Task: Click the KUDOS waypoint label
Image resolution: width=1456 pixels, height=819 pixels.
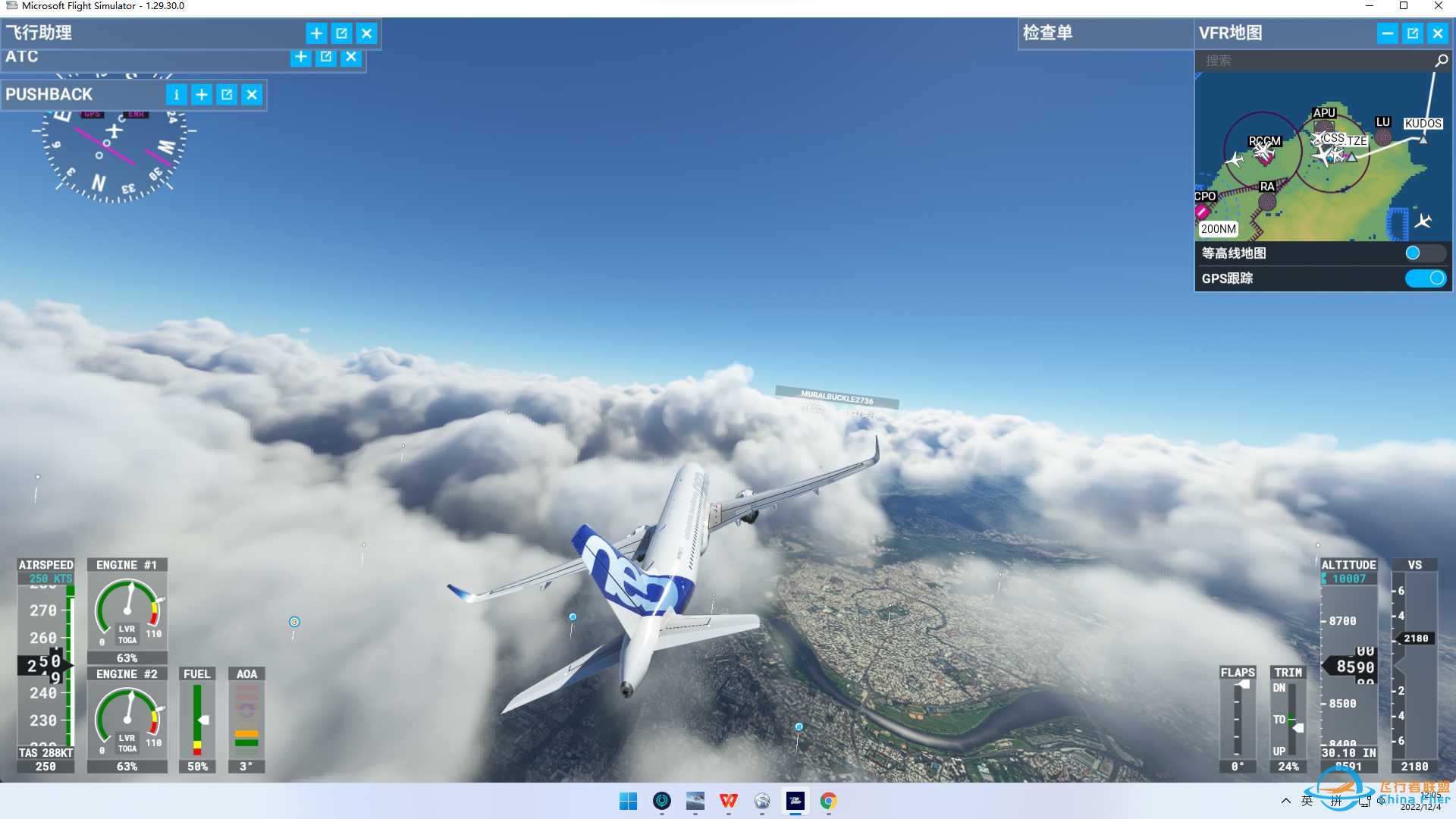Action: coord(1423,123)
